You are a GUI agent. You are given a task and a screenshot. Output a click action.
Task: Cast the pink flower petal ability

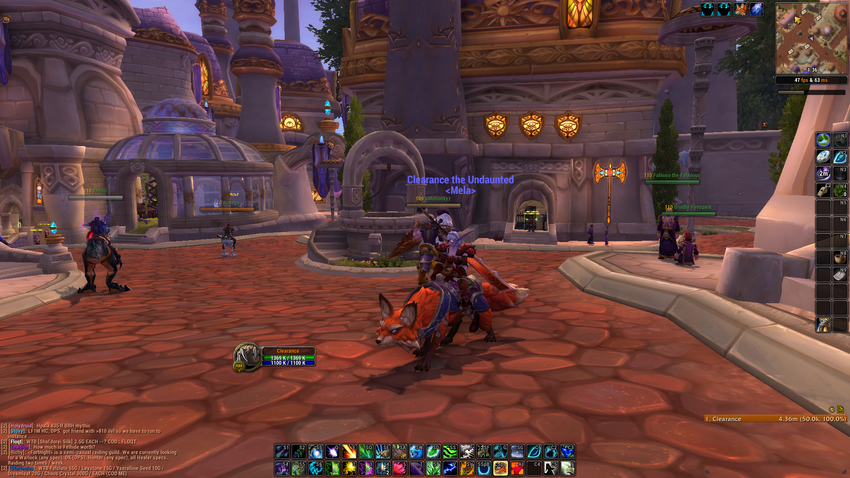tap(399, 468)
